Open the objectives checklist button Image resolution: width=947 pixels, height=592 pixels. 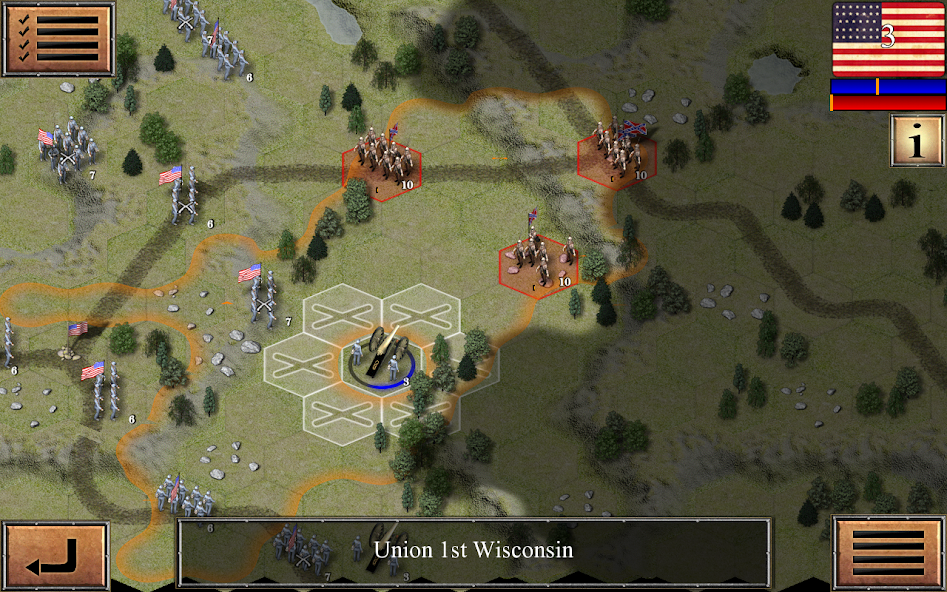58,40
